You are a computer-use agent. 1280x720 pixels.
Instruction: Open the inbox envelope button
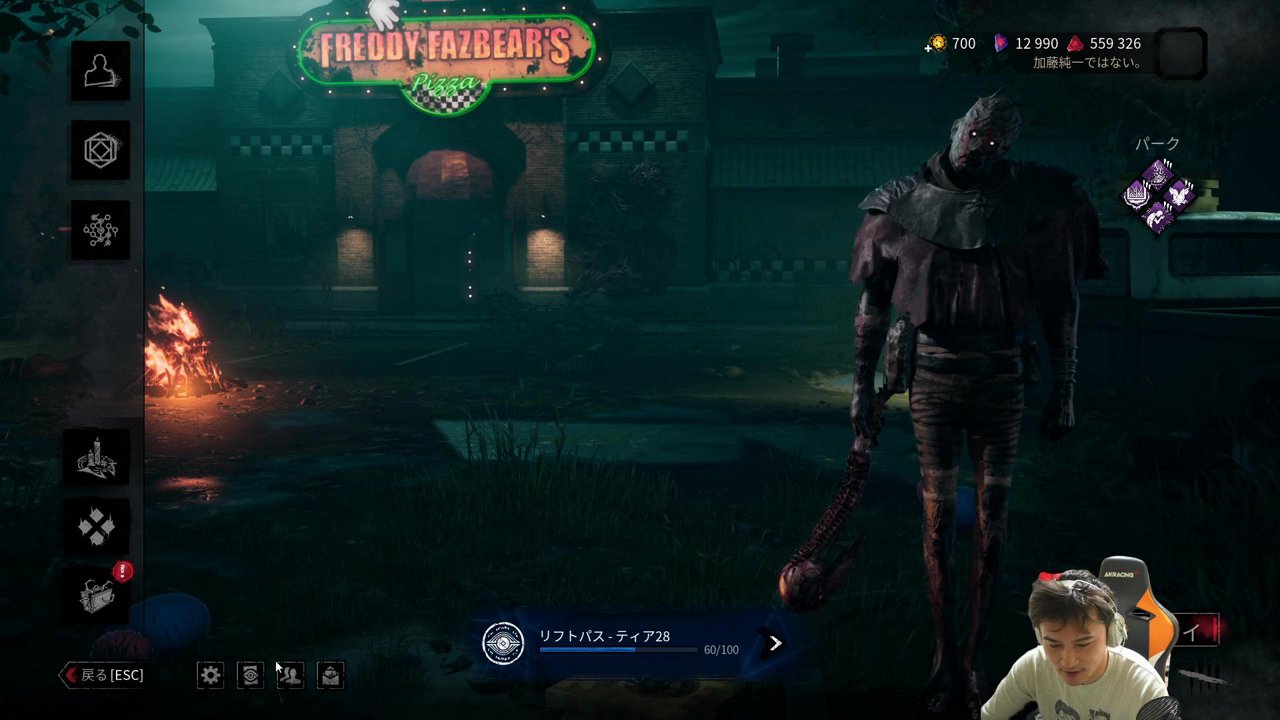point(330,675)
